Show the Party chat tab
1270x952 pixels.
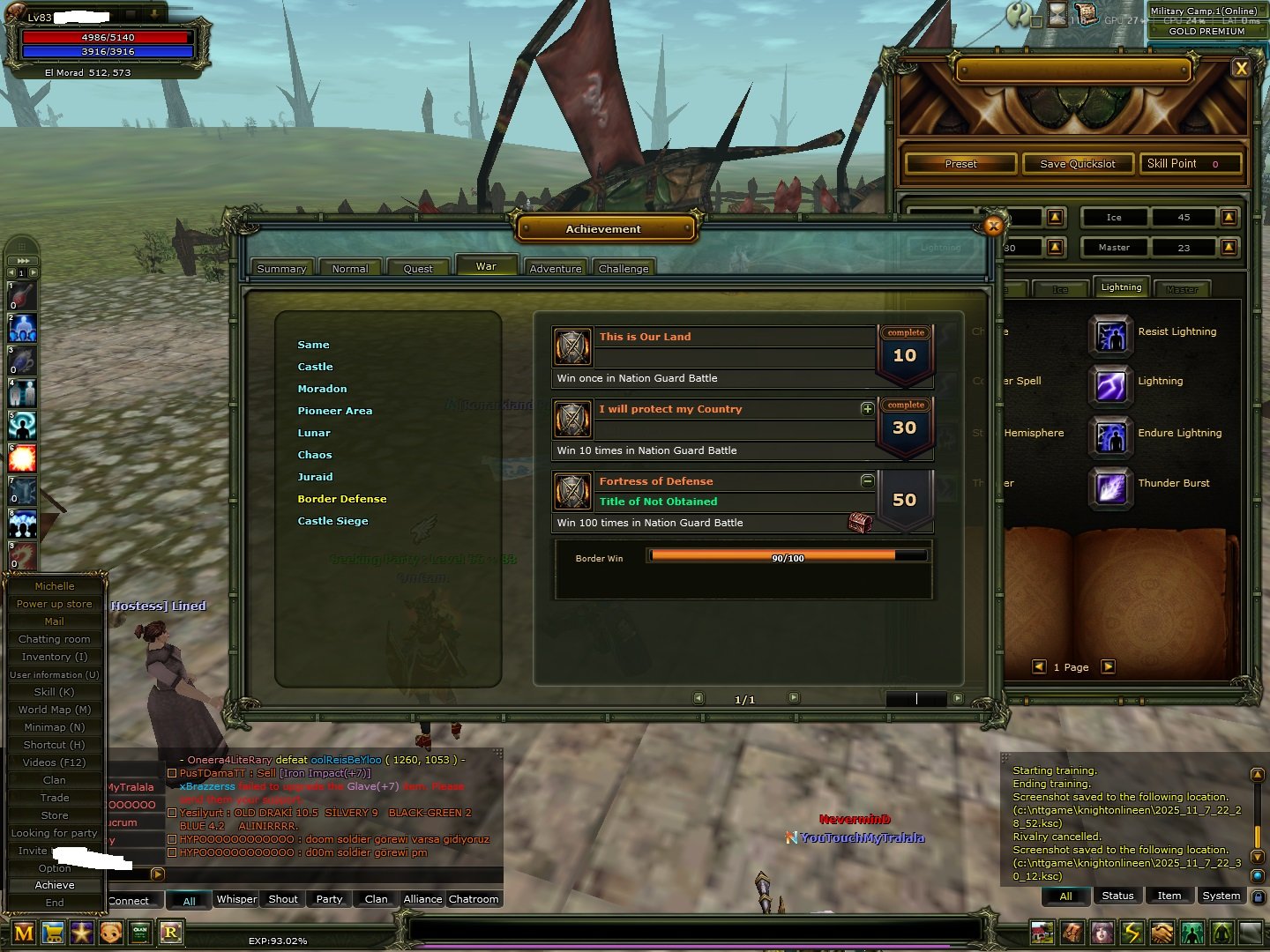pos(329,899)
